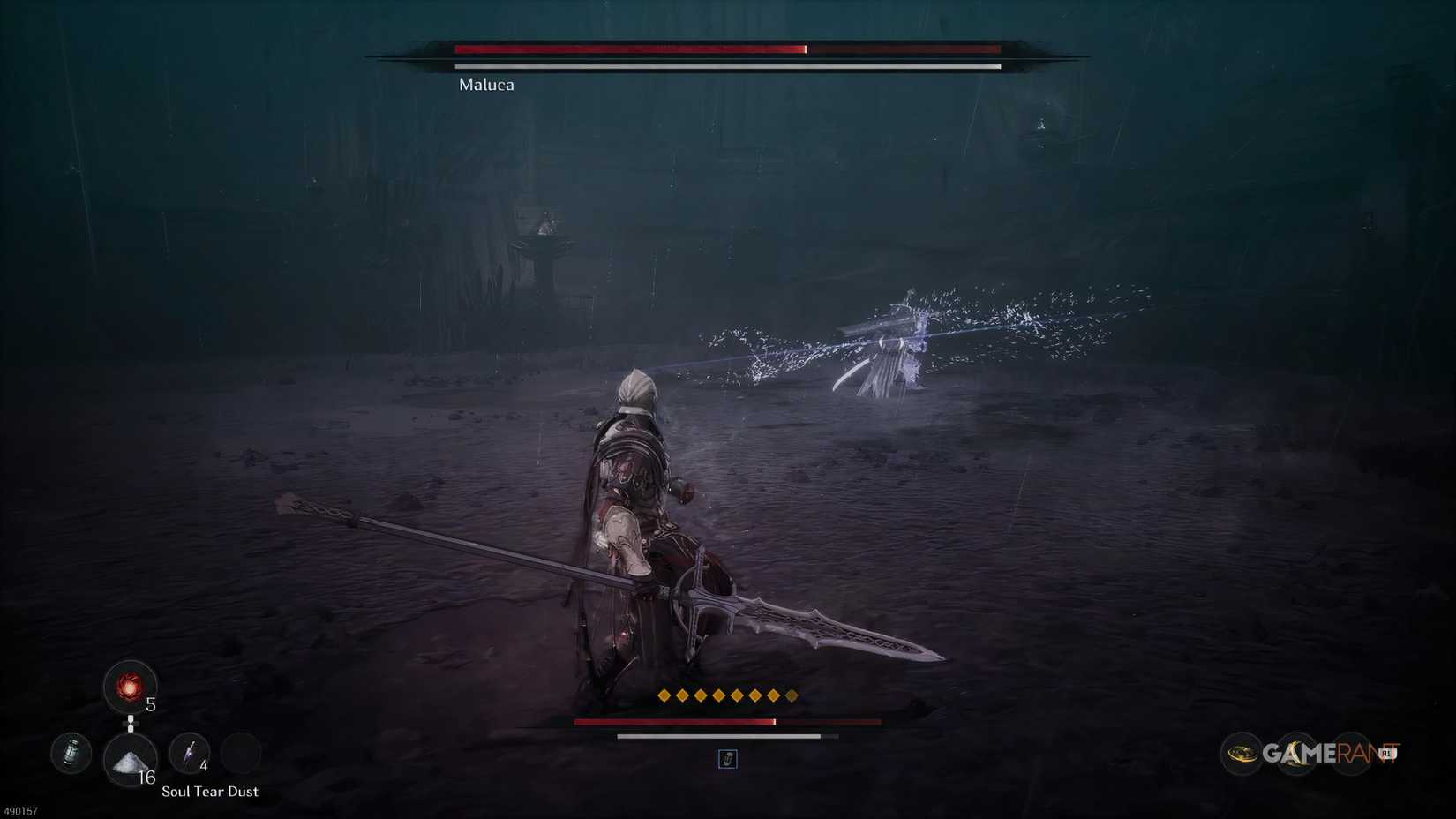The height and width of the screenshot is (819, 1456).
Task: Click the empty quick item slot
Action: tap(240, 755)
